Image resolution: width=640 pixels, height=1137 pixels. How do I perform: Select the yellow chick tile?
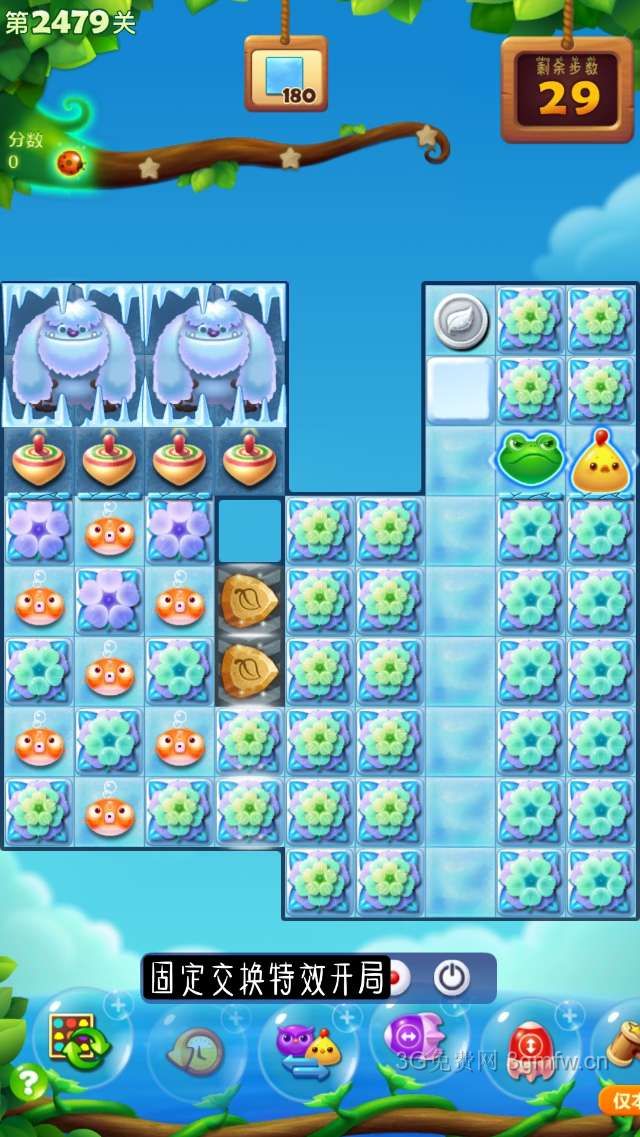(x=601, y=461)
